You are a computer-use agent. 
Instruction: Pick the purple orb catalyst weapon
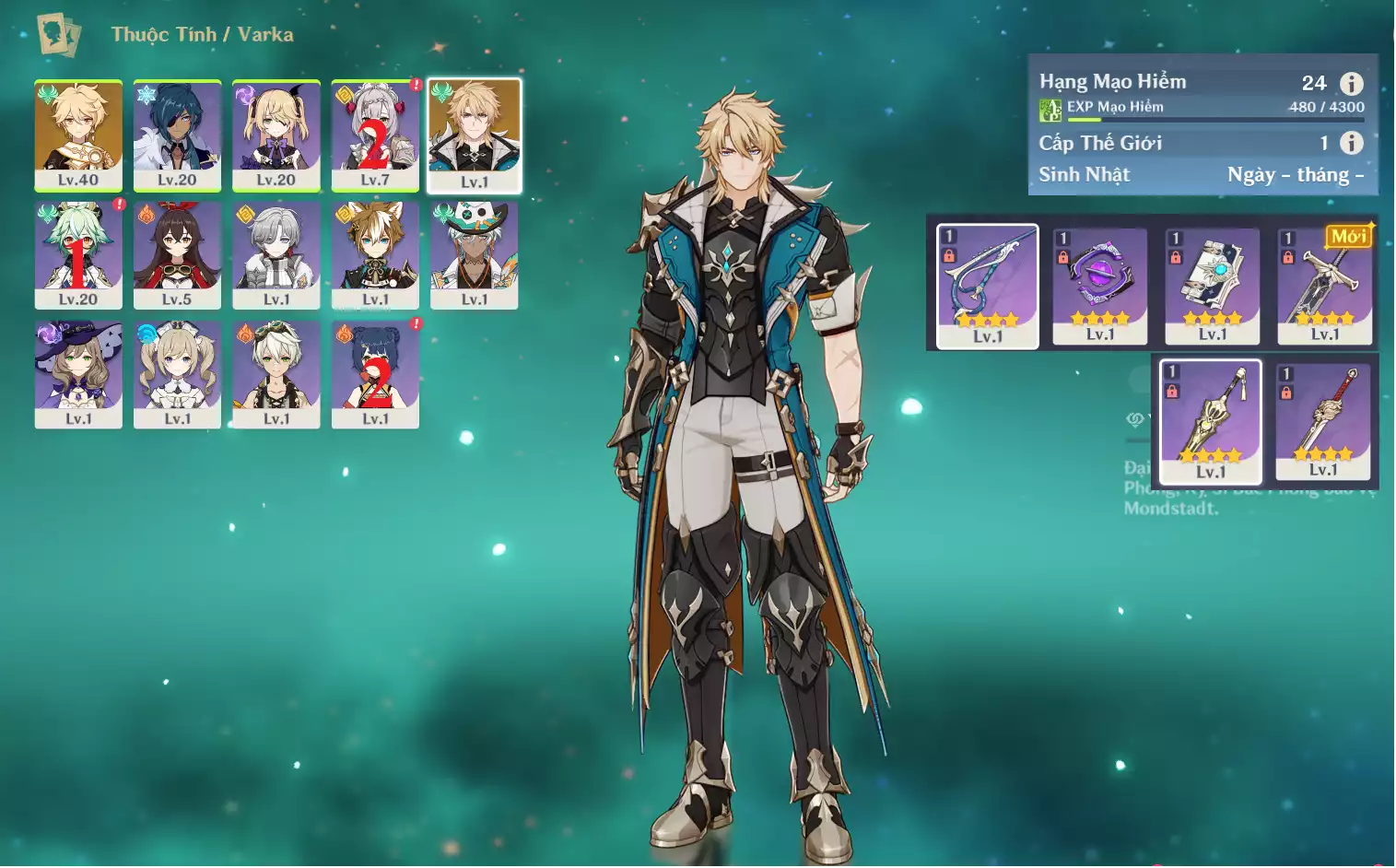pyautogui.click(x=1100, y=286)
